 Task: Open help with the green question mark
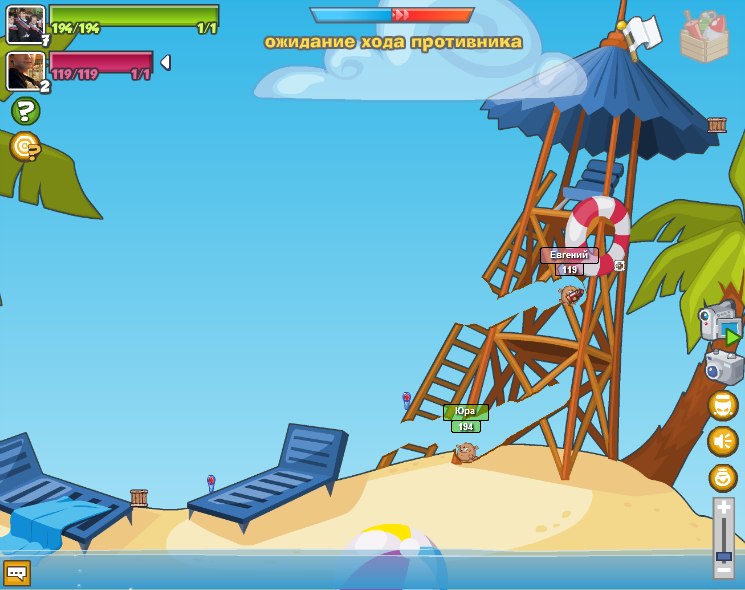coord(25,111)
